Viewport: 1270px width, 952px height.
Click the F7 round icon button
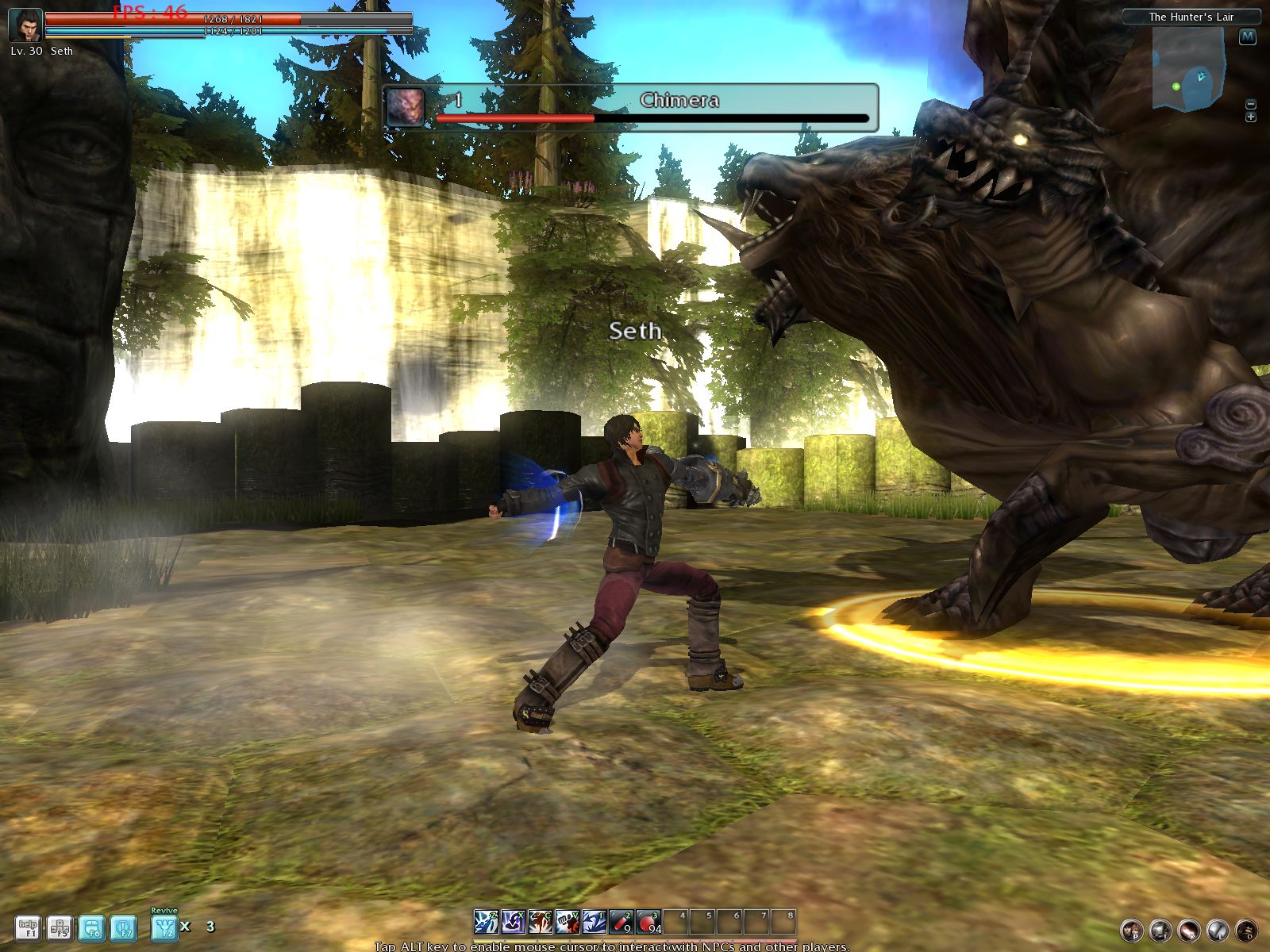[123, 927]
